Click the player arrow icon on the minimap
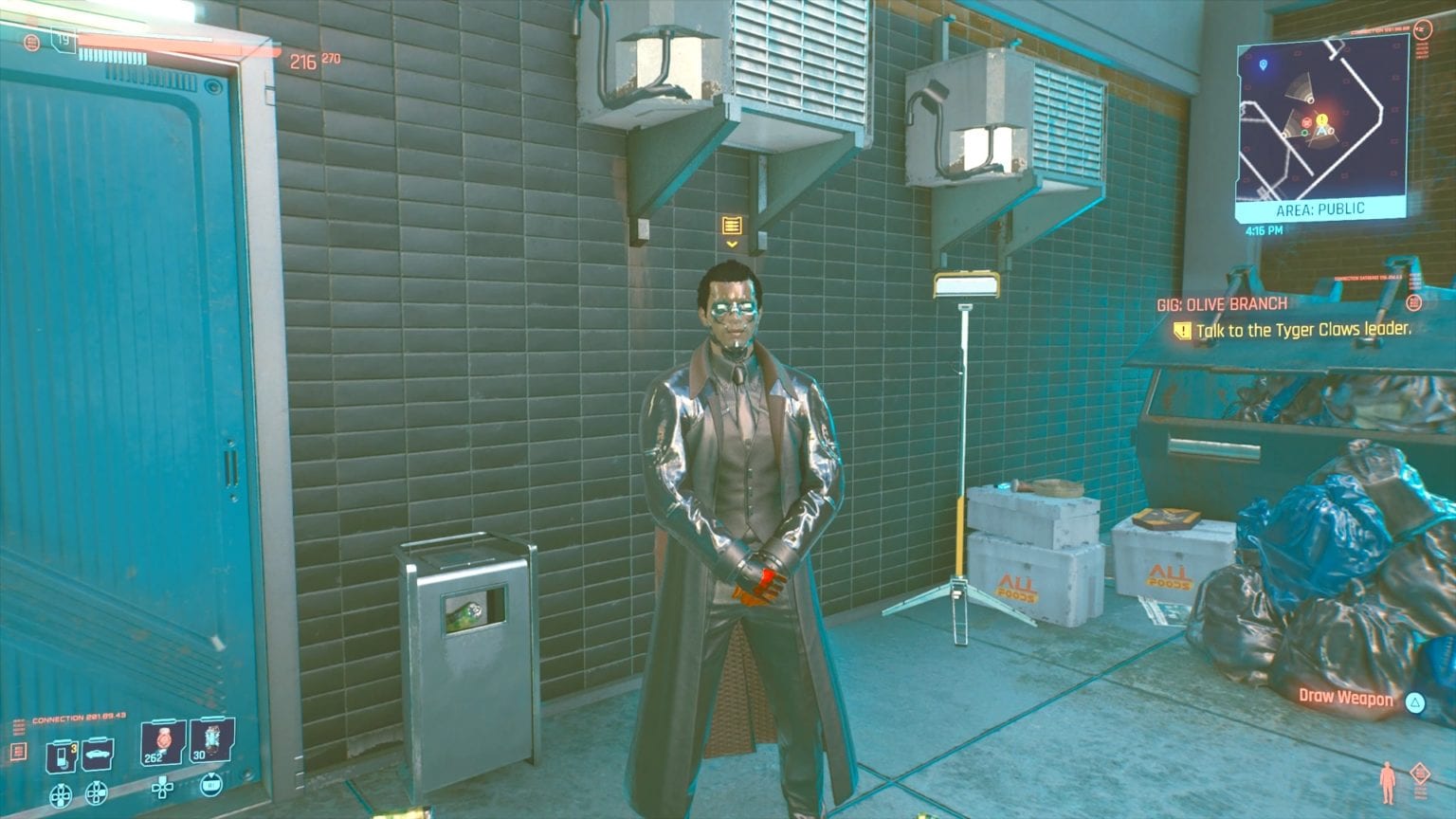 pos(1321,131)
